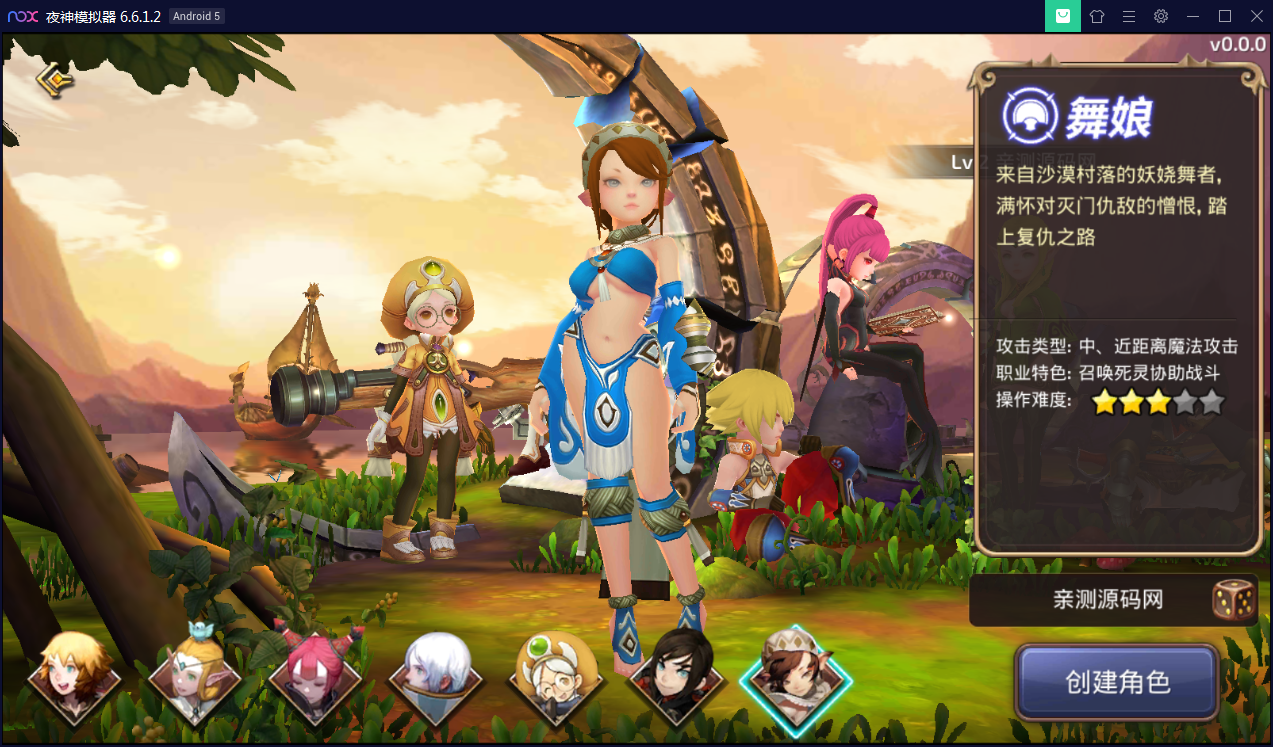Choose the glasses-wearing character with yellow hat
The image size is (1273, 747).
(x=556, y=678)
